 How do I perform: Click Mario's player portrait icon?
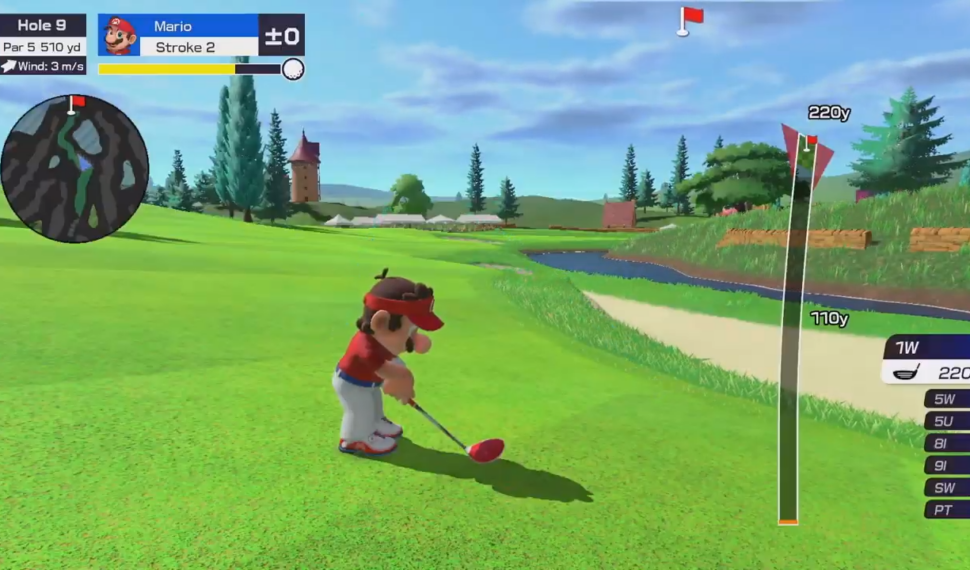[x=119, y=36]
